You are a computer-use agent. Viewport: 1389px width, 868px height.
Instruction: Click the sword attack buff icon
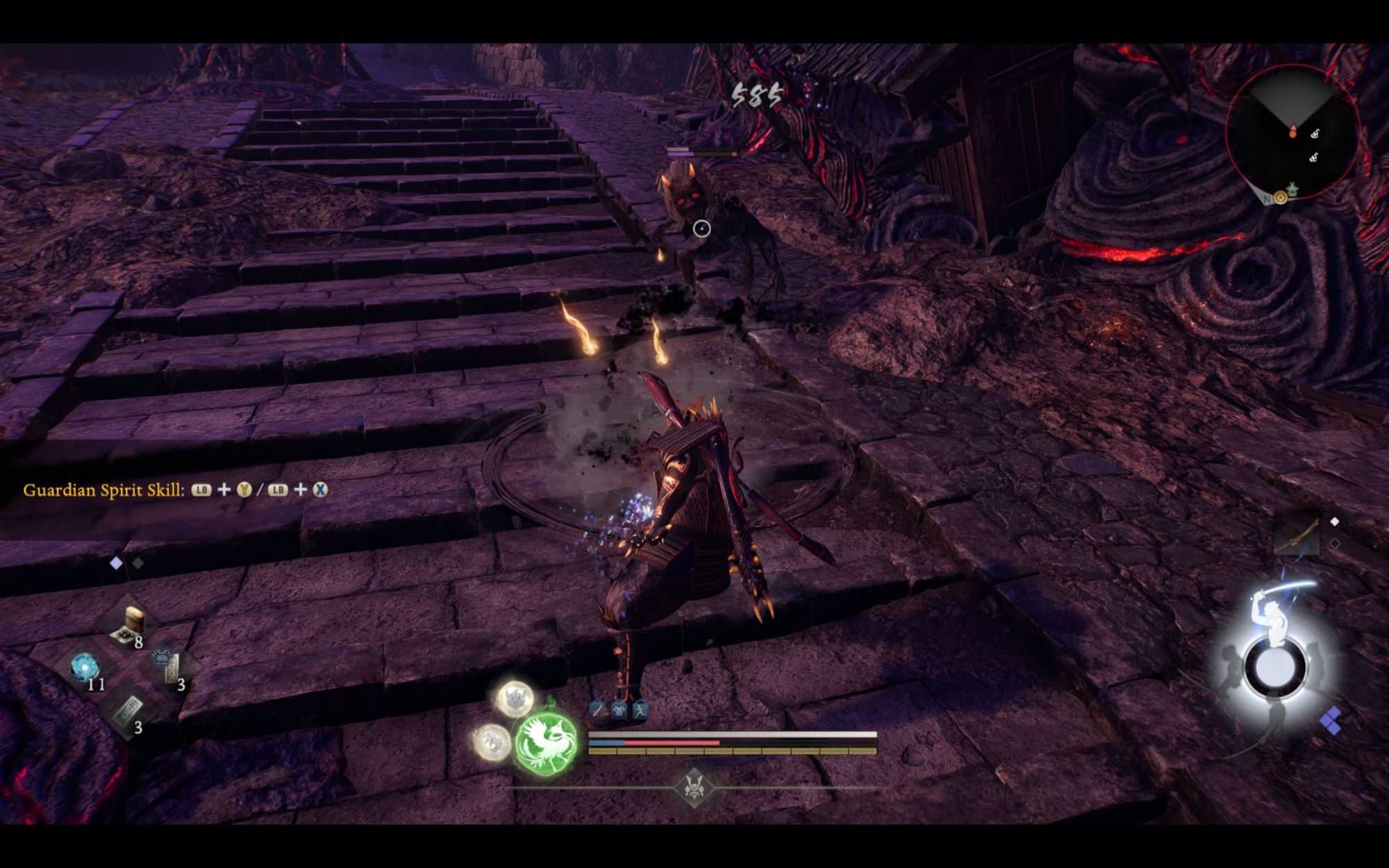598,710
